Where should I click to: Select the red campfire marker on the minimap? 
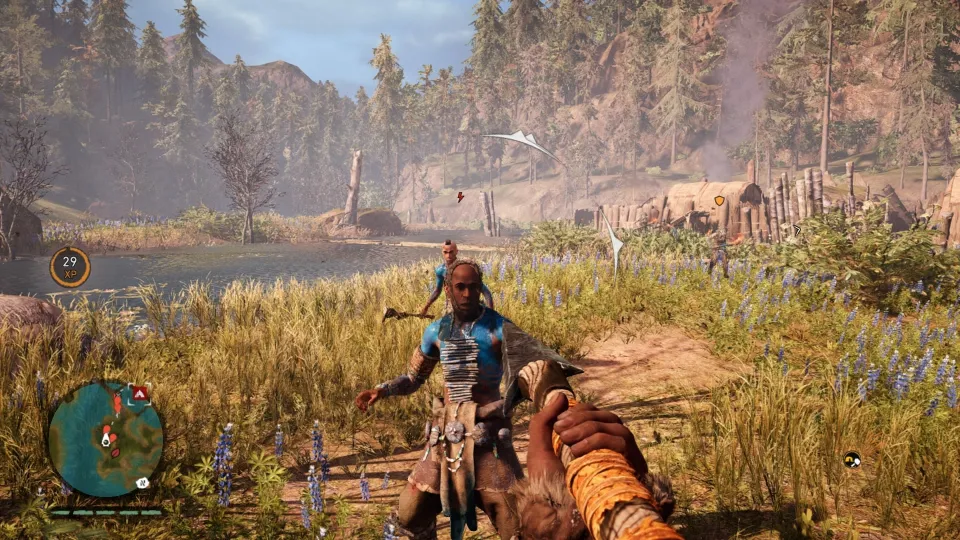click(x=140, y=394)
